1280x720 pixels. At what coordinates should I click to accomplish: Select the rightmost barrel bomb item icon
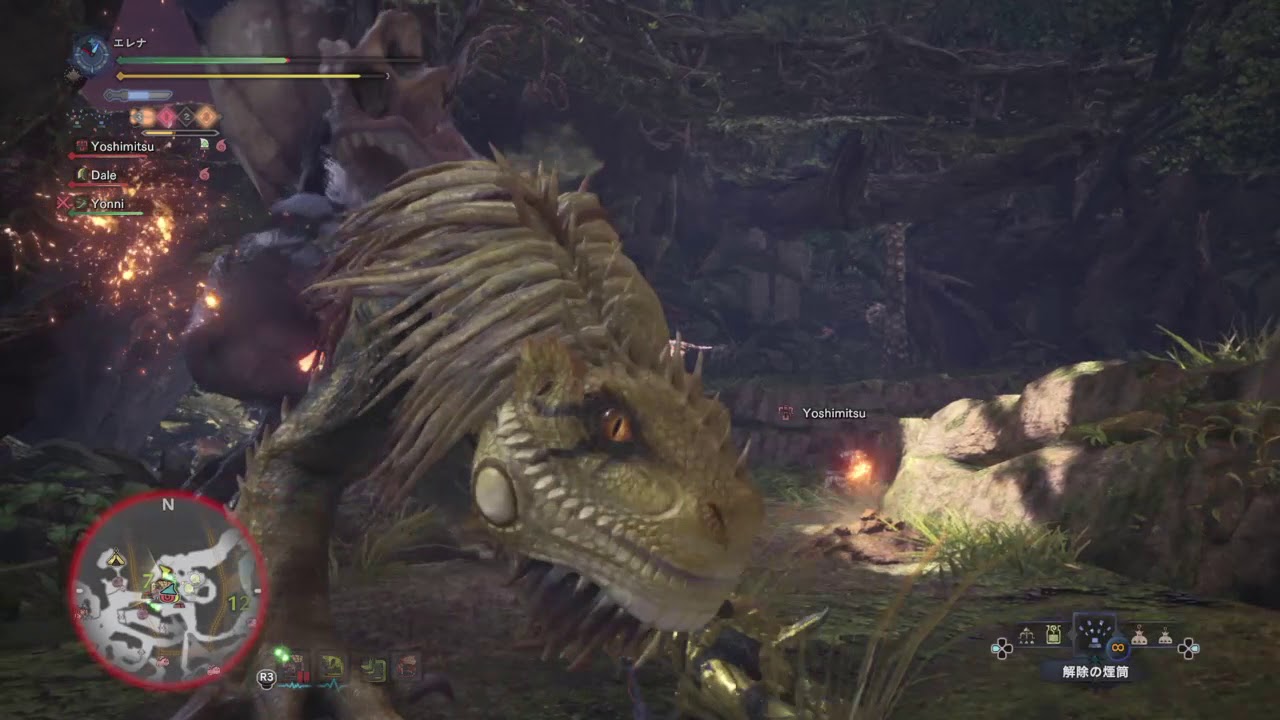coord(1166,637)
